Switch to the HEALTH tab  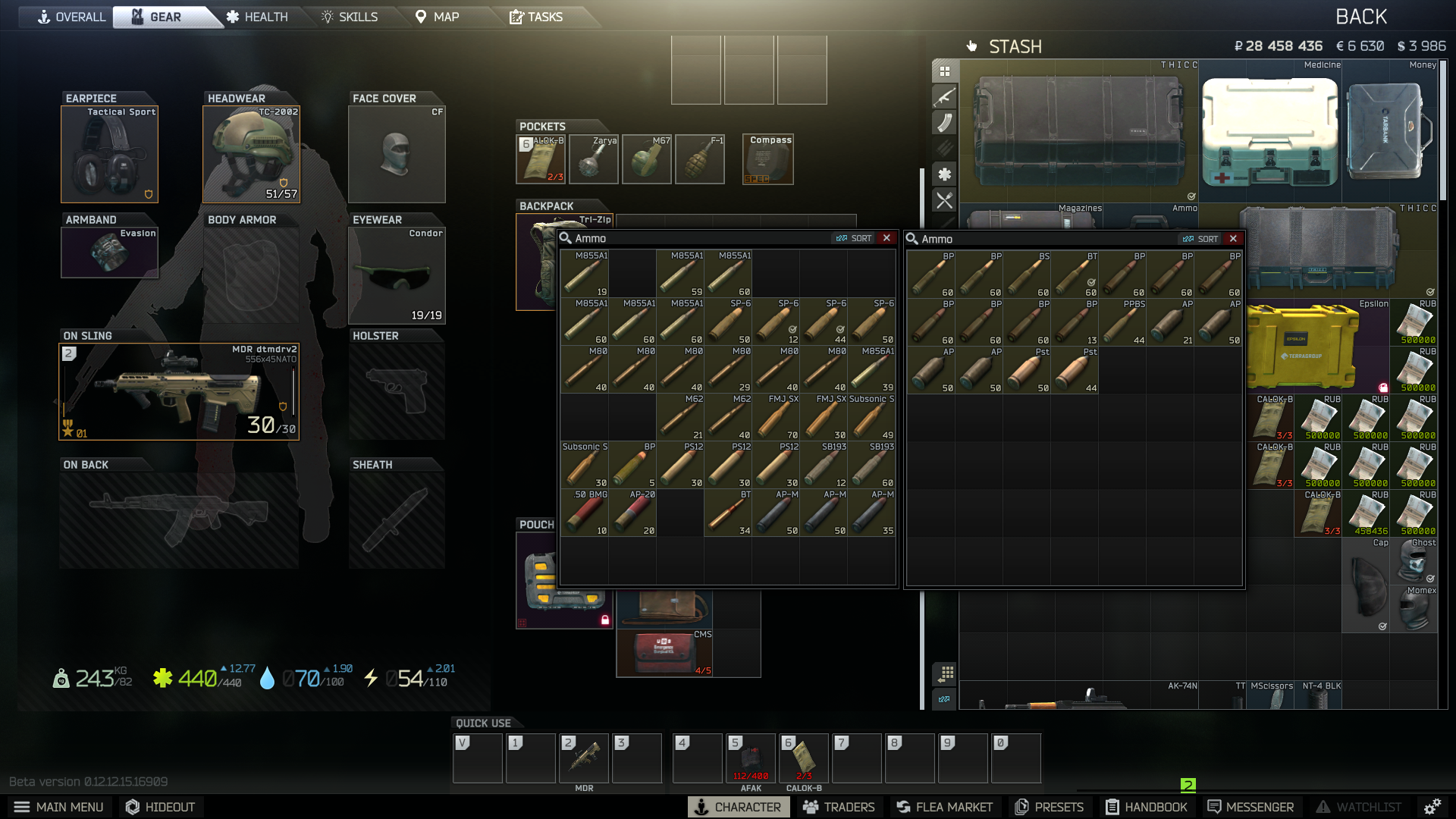[x=256, y=16]
